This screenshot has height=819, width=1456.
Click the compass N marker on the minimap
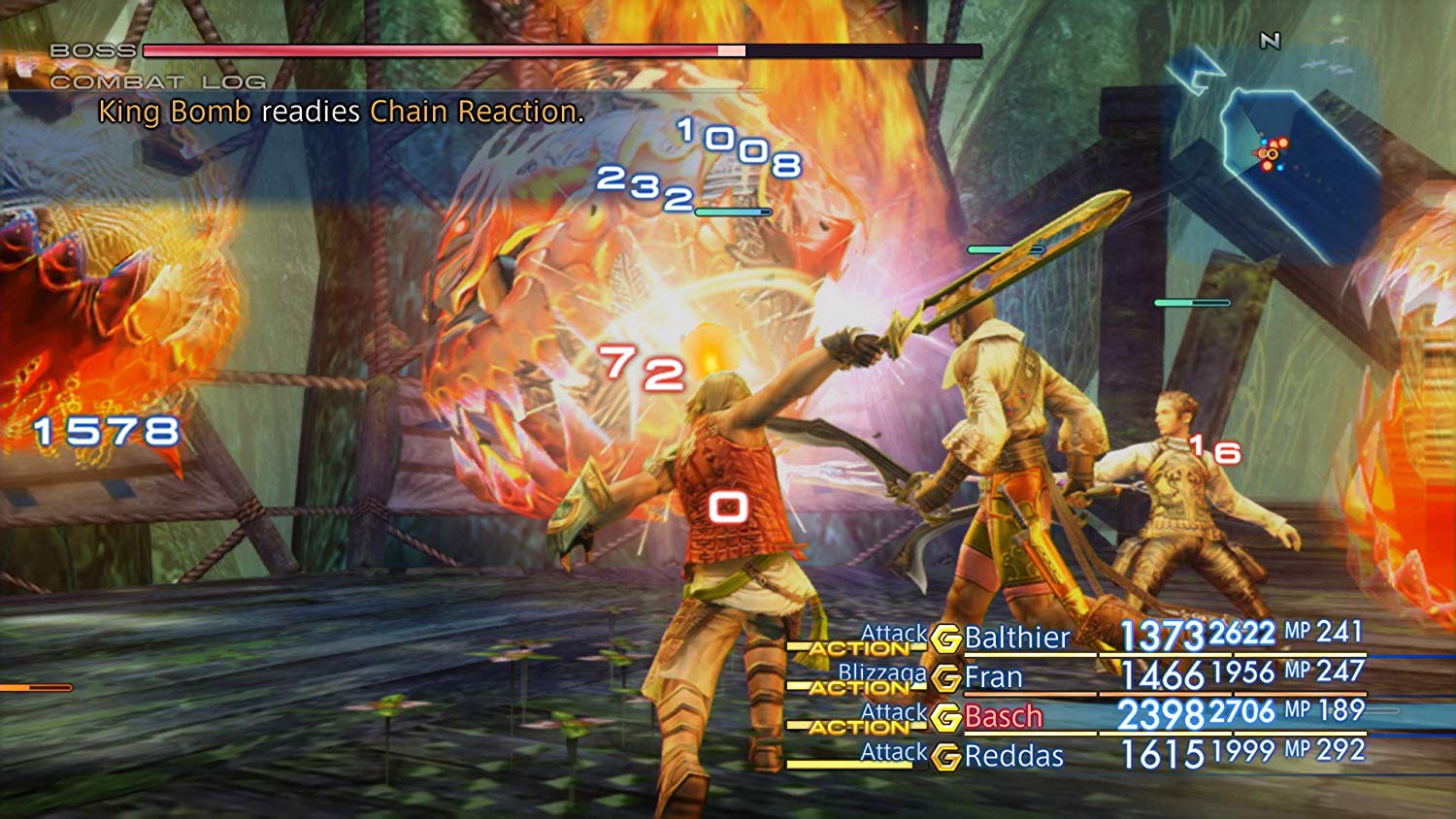click(x=1271, y=41)
